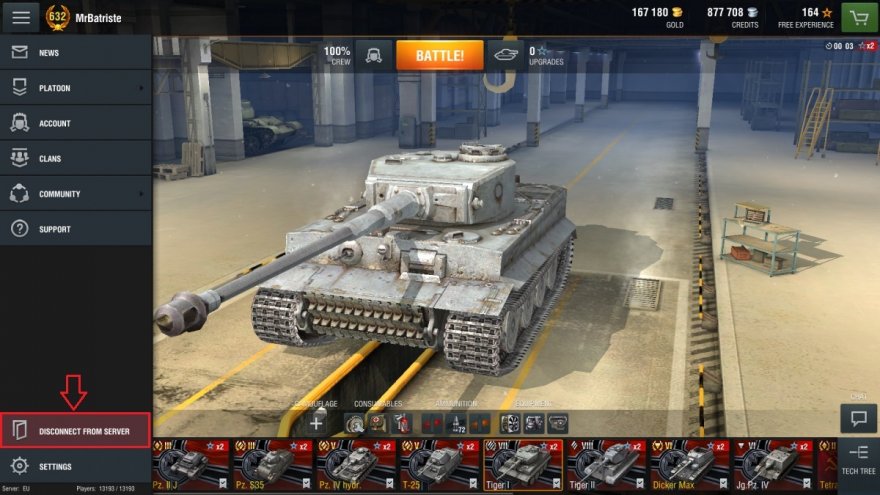This screenshot has height=495, width=880.
Task: Select the Dicker Max tank
Action: coord(689,464)
